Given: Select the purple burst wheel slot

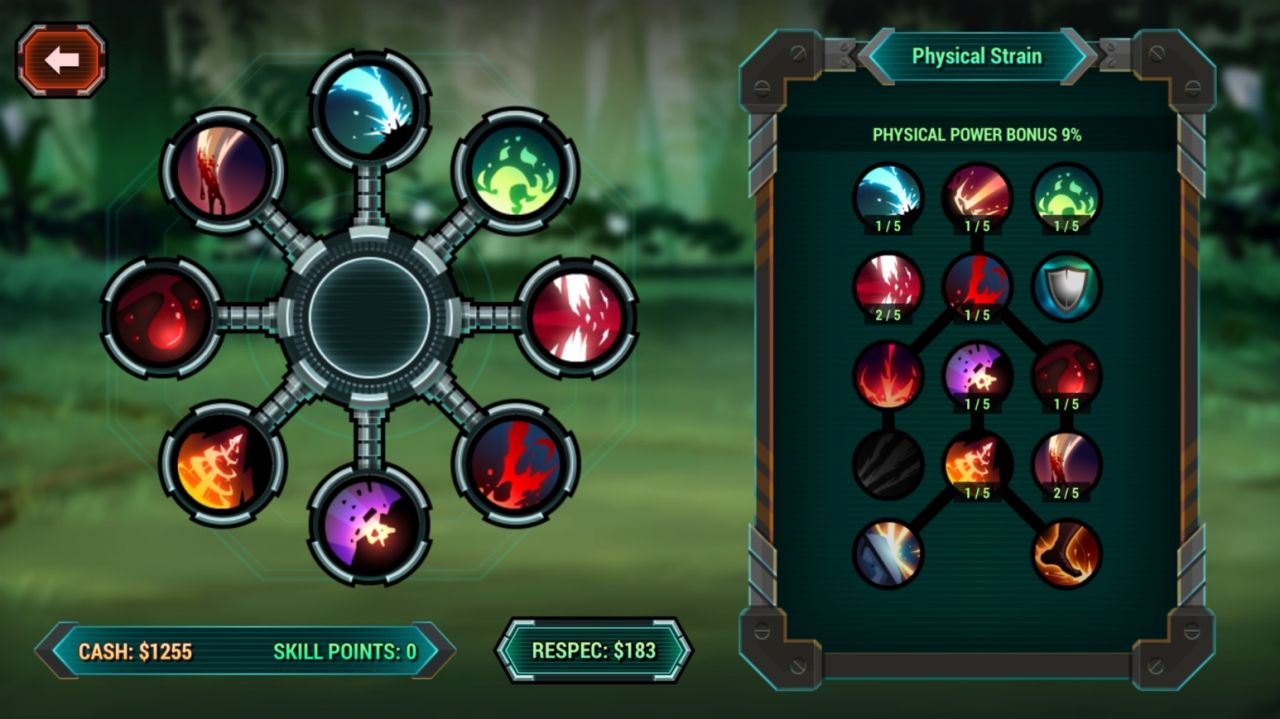Looking at the screenshot, I should pos(369,524).
